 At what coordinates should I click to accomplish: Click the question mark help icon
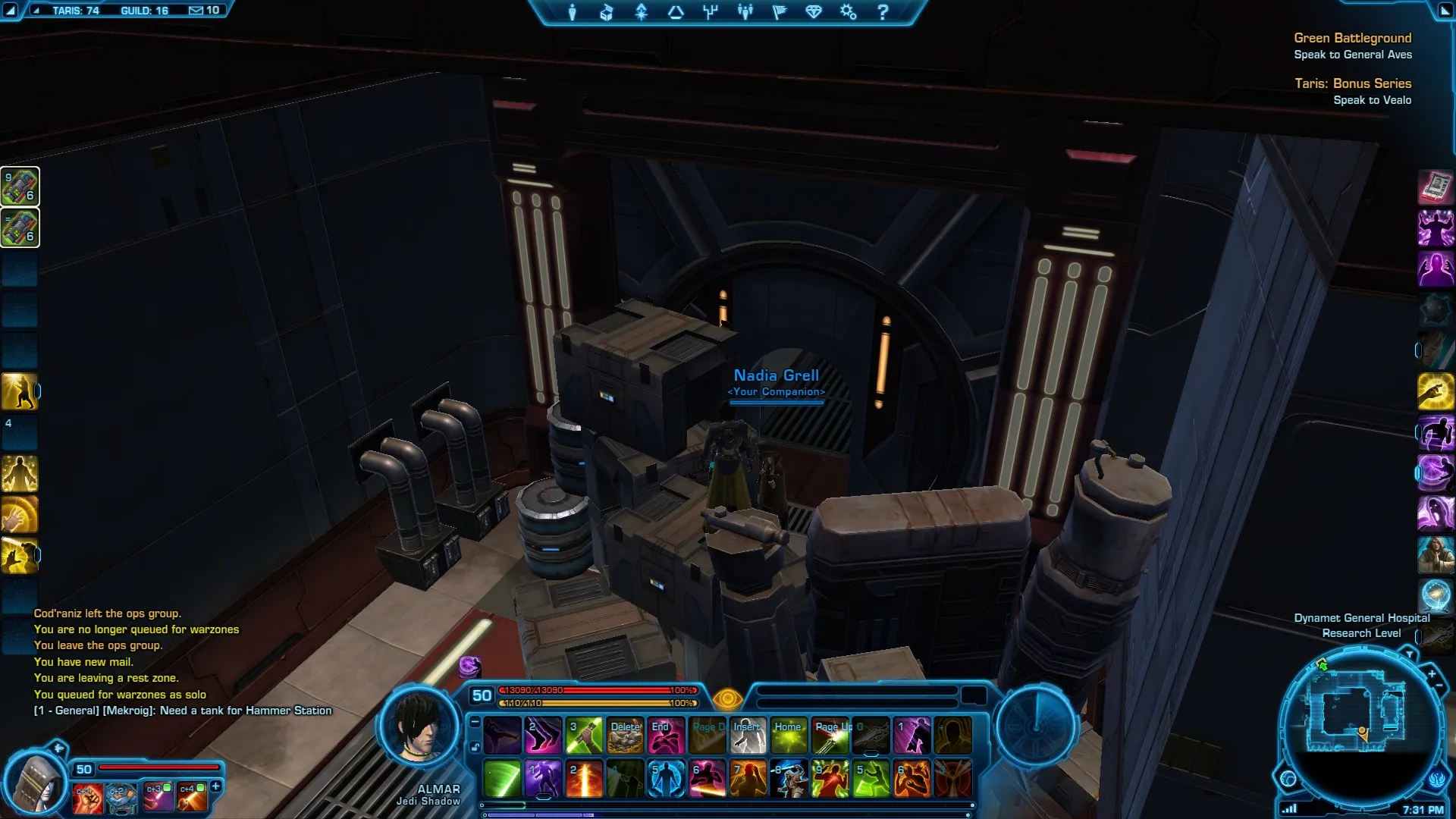coord(883,12)
